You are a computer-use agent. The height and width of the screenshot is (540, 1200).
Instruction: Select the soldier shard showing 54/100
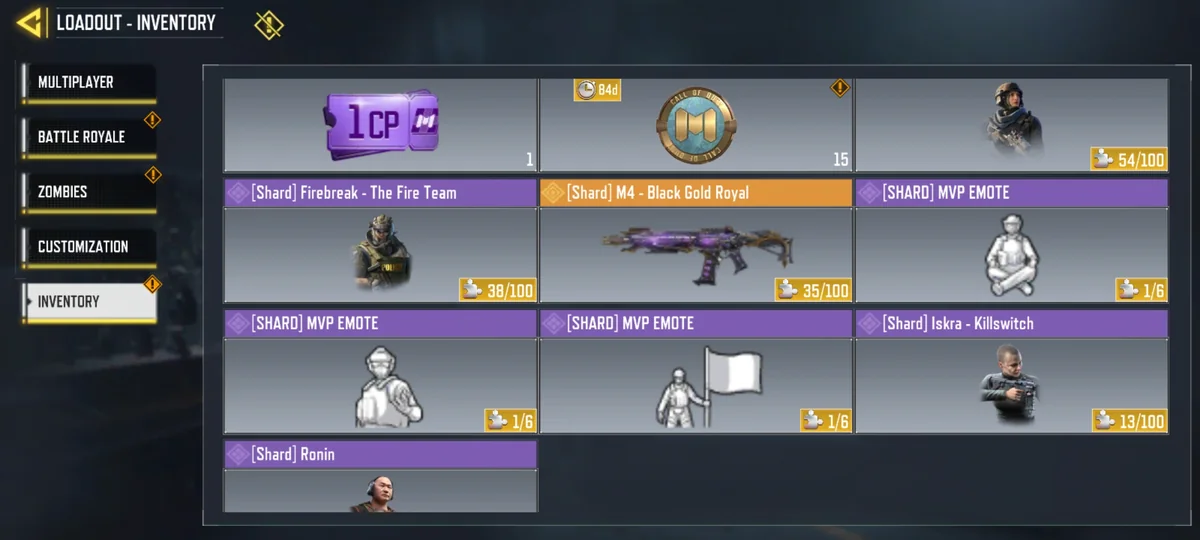[1012, 125]
